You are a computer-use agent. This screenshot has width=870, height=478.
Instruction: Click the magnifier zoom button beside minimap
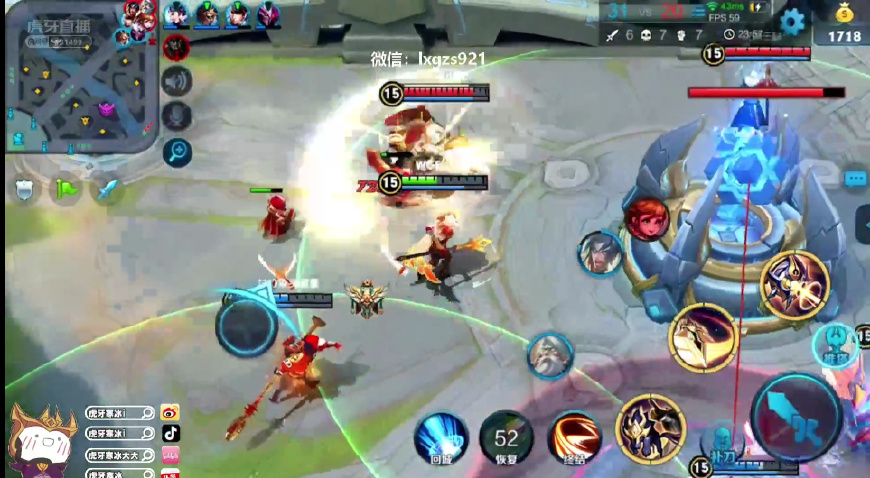point(177,151)
